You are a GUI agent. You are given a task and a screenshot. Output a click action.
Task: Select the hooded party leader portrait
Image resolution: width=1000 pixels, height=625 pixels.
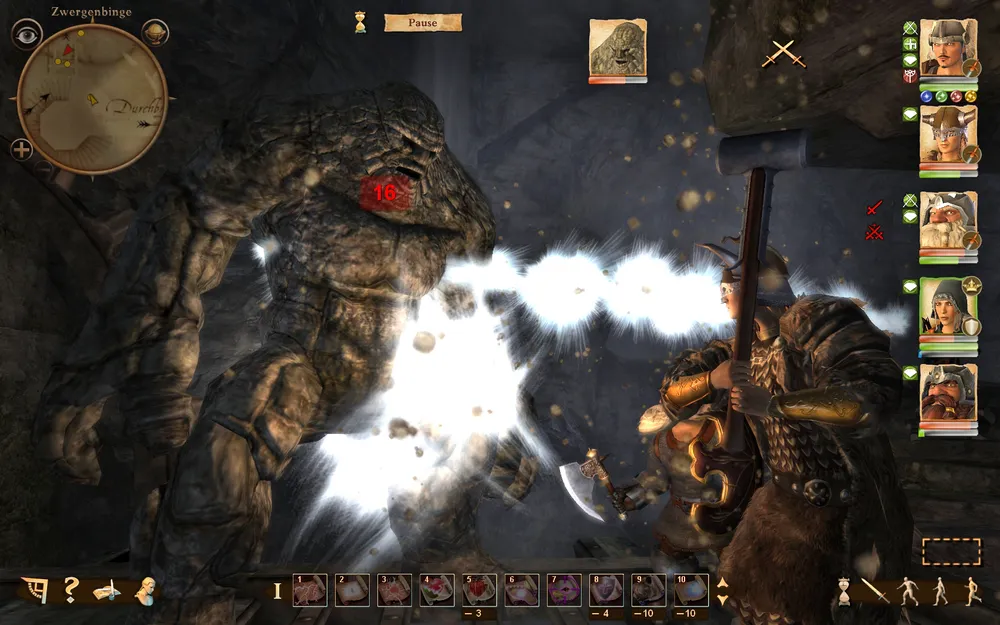click(x=947, y=306)
